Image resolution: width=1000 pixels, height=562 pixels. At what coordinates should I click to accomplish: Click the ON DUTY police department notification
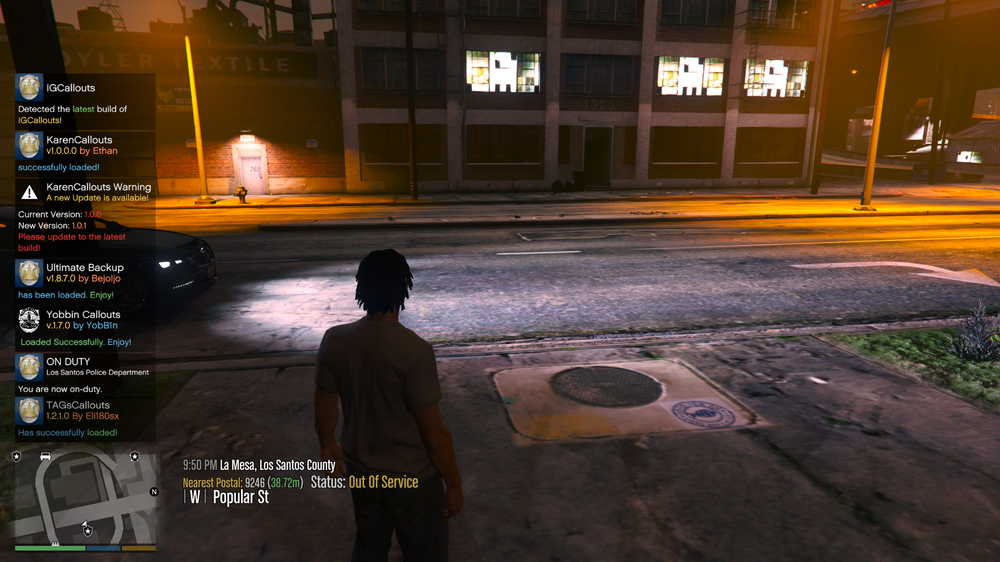point(85,372)
